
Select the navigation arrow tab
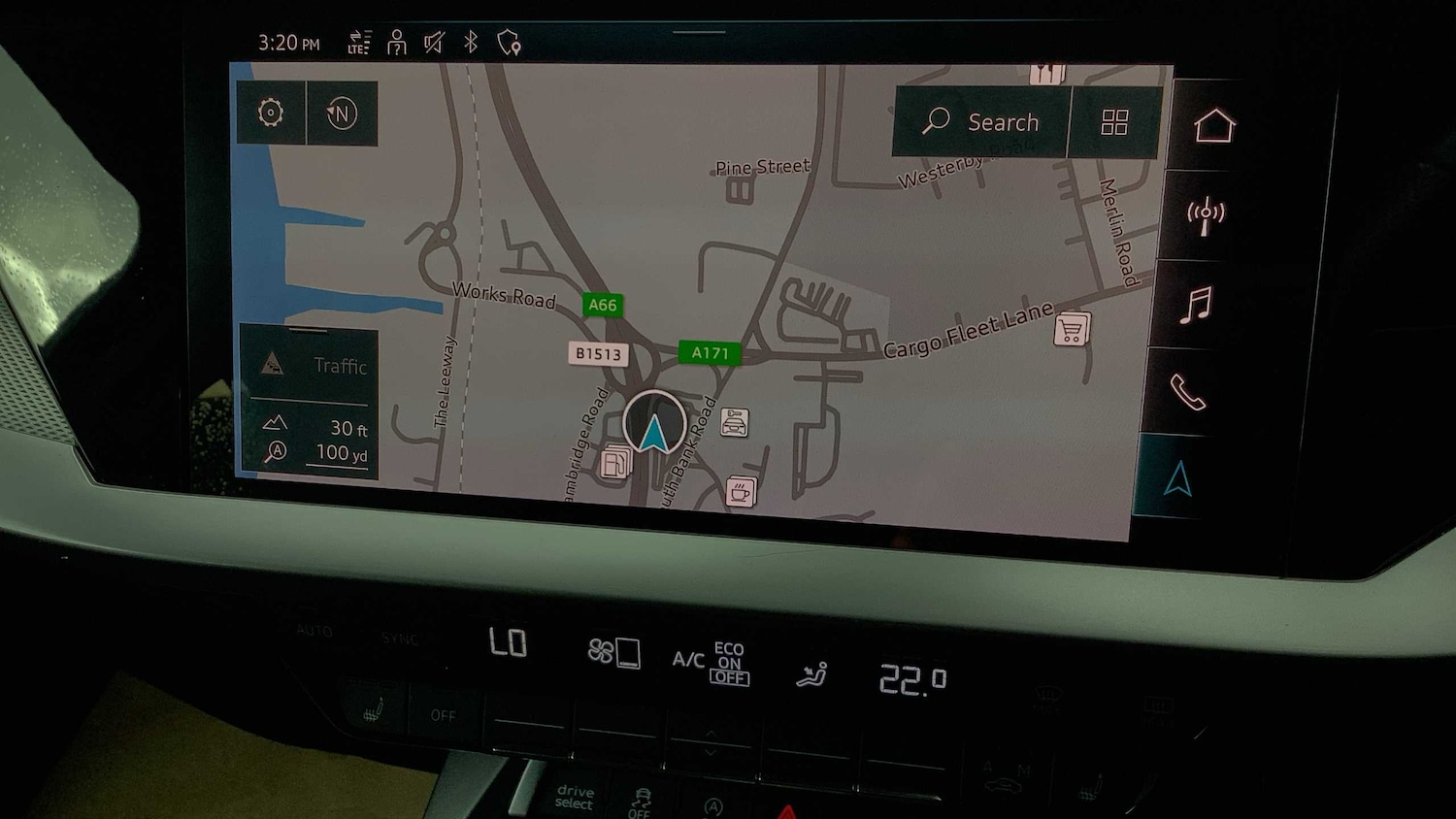1177,478
